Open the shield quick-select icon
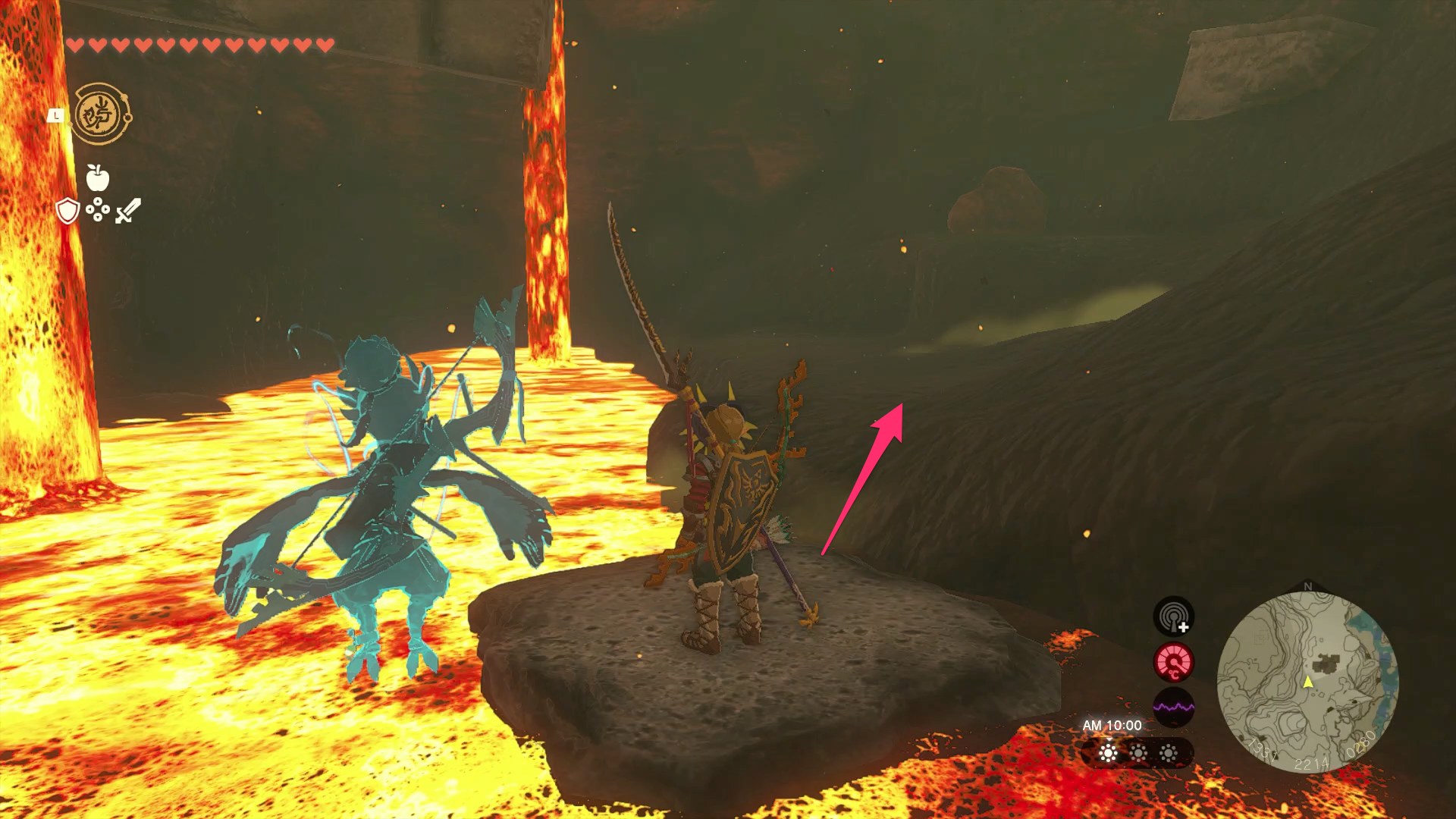This screenshot has width=1456, height=819. click(x=68, y=211)
